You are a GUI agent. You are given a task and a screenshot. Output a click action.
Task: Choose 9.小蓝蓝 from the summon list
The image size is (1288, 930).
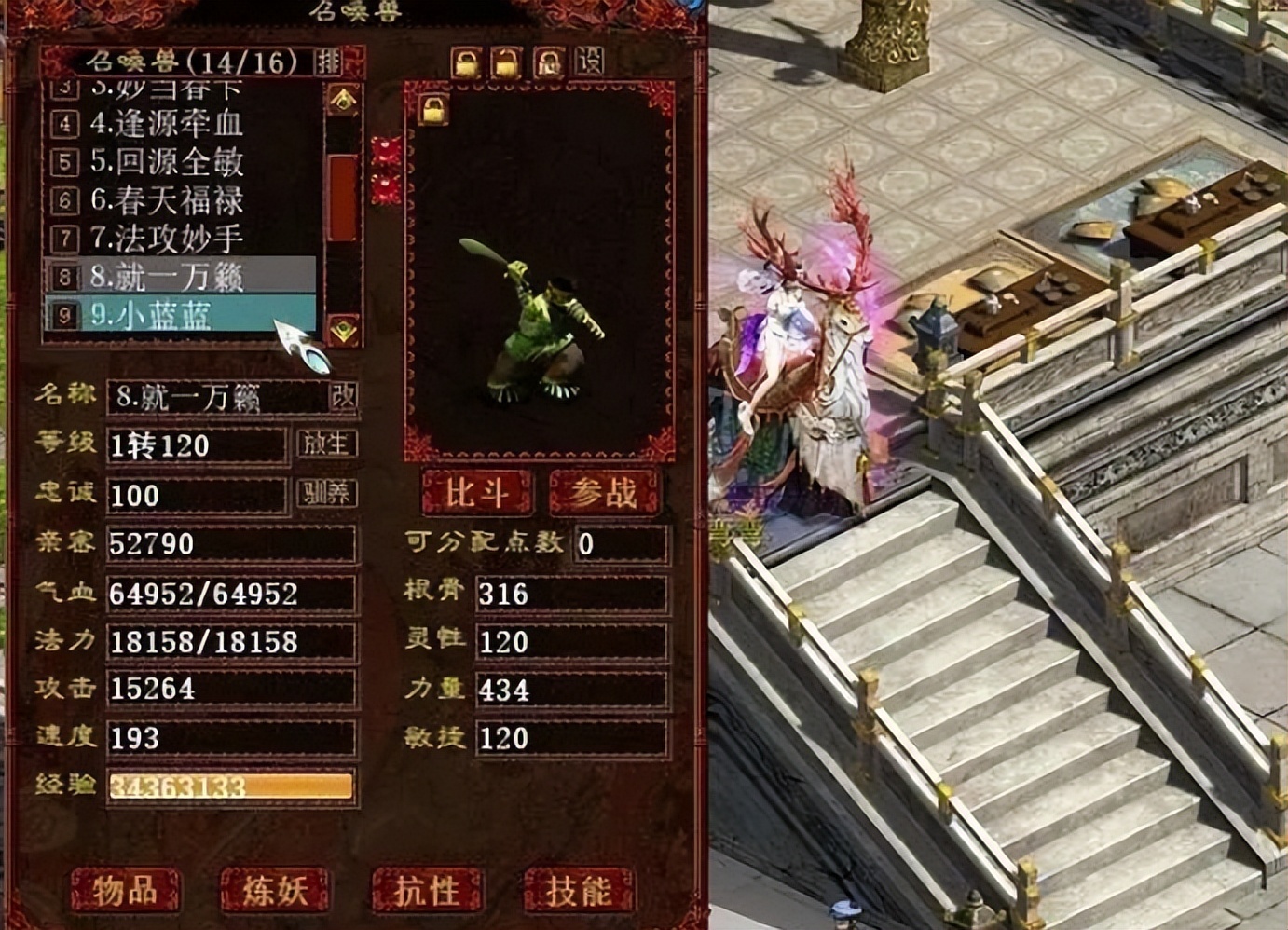click(168, 315)
